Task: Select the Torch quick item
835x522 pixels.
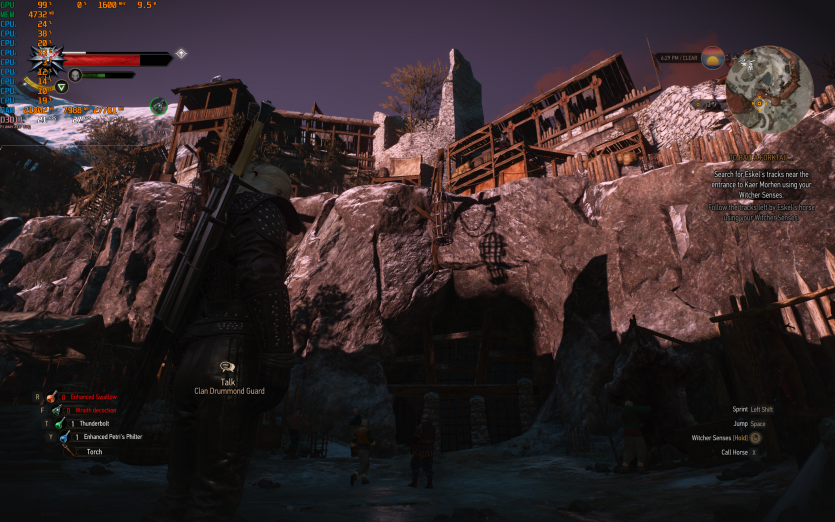Action: point(70,451)
